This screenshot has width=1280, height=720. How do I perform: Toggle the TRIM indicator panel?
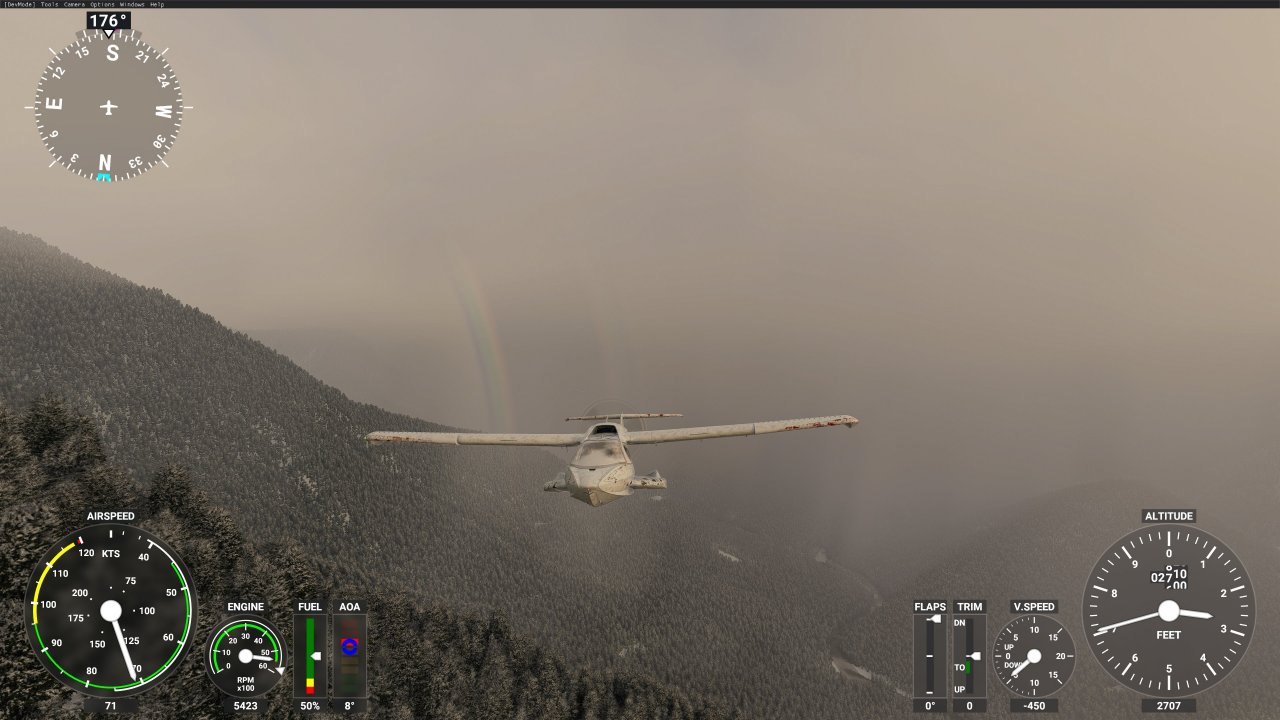pyautogui.click(x=967, y=655)
